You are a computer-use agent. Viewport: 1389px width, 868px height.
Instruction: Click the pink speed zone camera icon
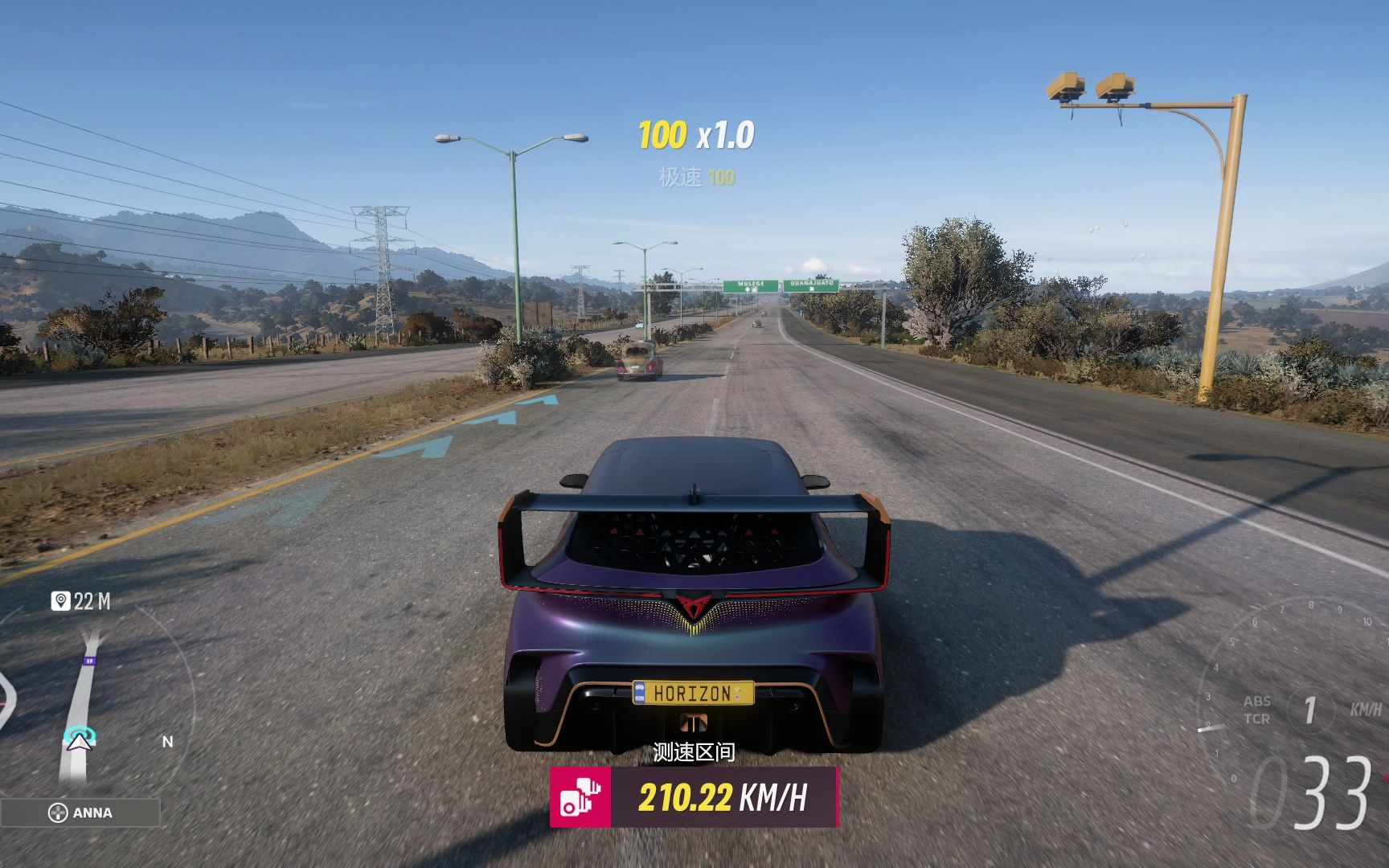pos(580,796)
